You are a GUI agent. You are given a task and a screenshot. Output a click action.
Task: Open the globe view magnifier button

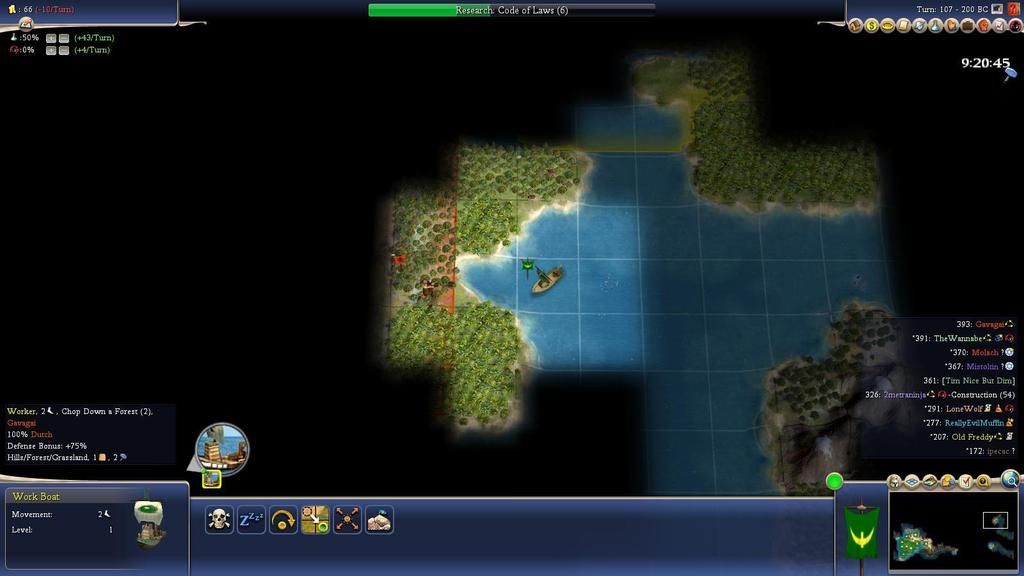click(1010, 479)
